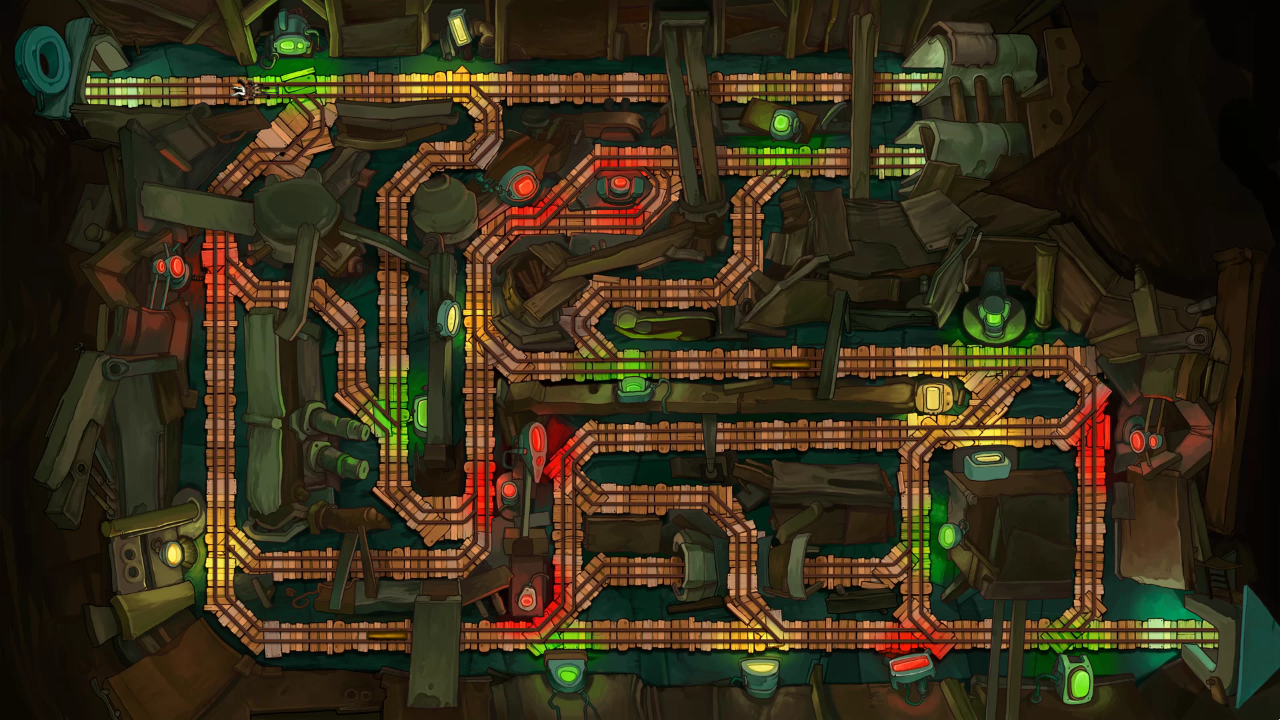Switch the green lamp attached to the brown crate
The height and width of the screenshot is (720, 1280).
click(x=948, y=536)
